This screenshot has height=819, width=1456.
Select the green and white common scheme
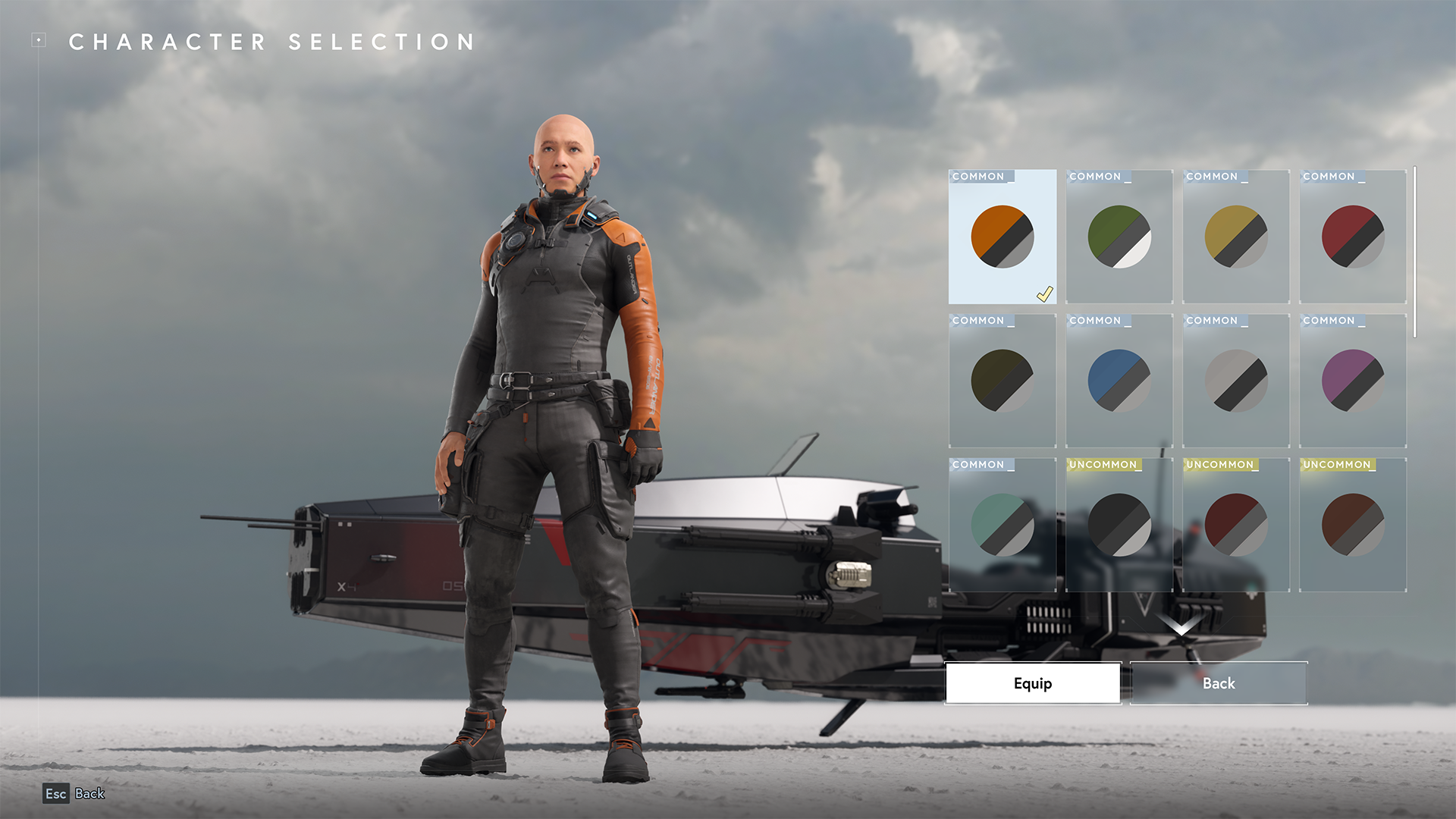pyautogui.click(x=1119, y=237)
